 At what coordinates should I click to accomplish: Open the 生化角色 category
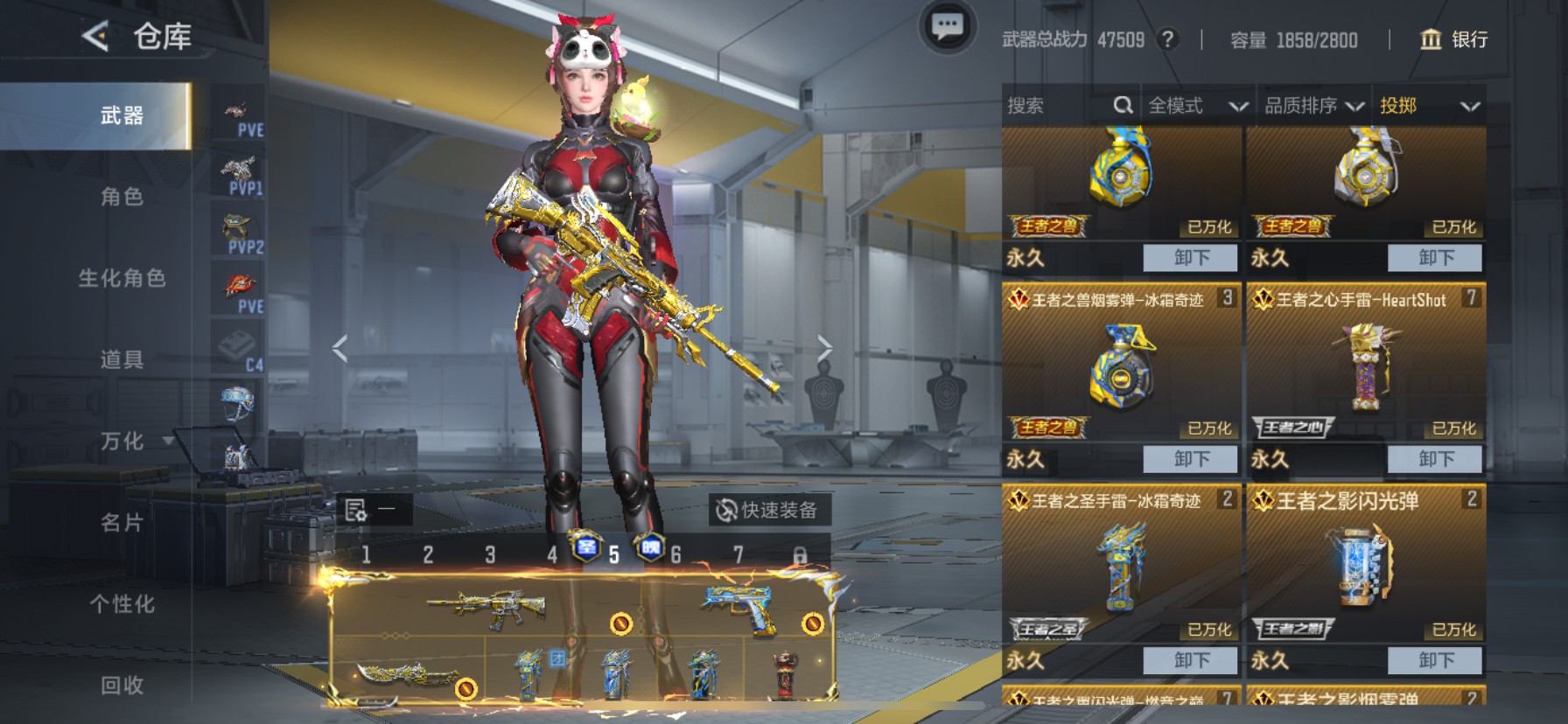122,278
